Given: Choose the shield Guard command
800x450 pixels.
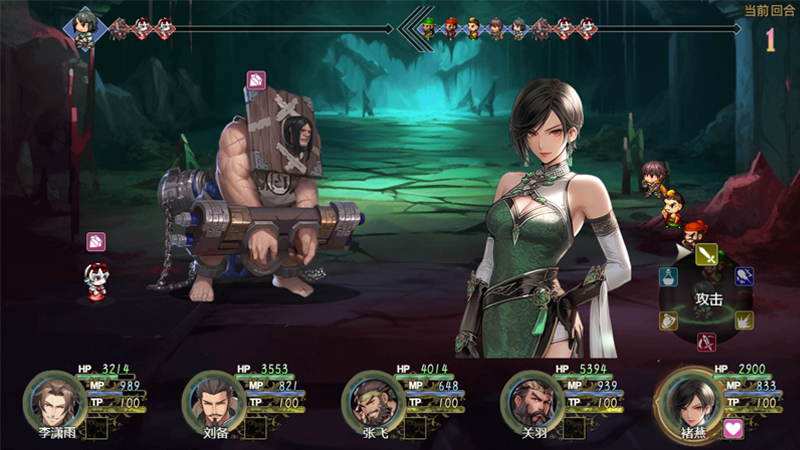Looking at the screenshot, I should tap(669, 321).
